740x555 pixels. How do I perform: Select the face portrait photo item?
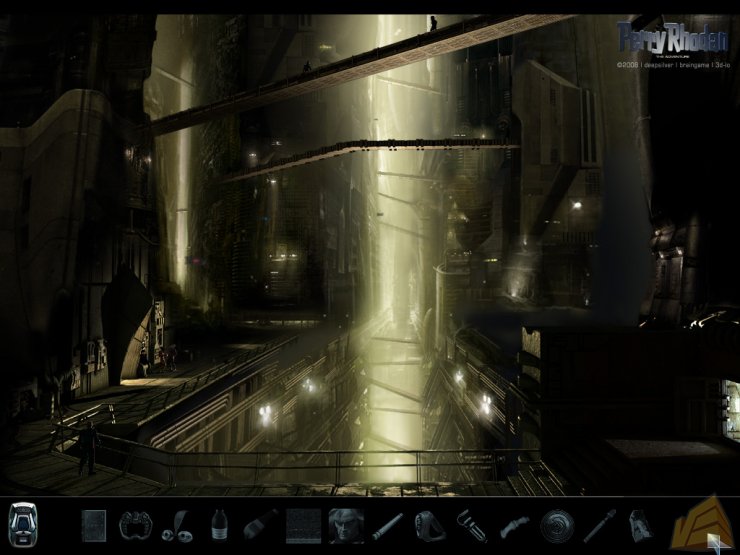(x=345, y=524)
